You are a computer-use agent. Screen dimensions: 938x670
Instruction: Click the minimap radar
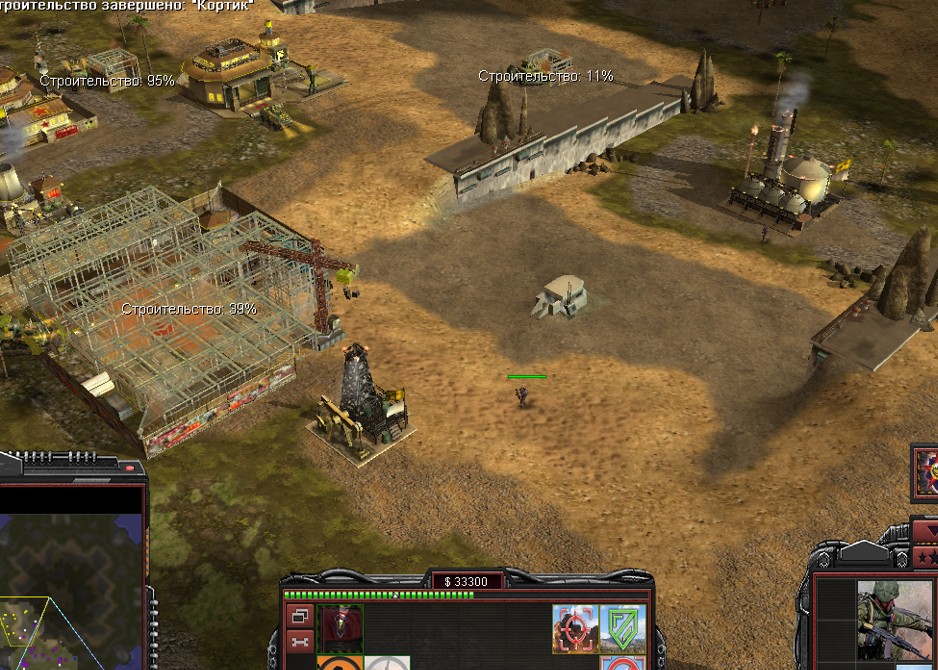[x=70, y=578]
